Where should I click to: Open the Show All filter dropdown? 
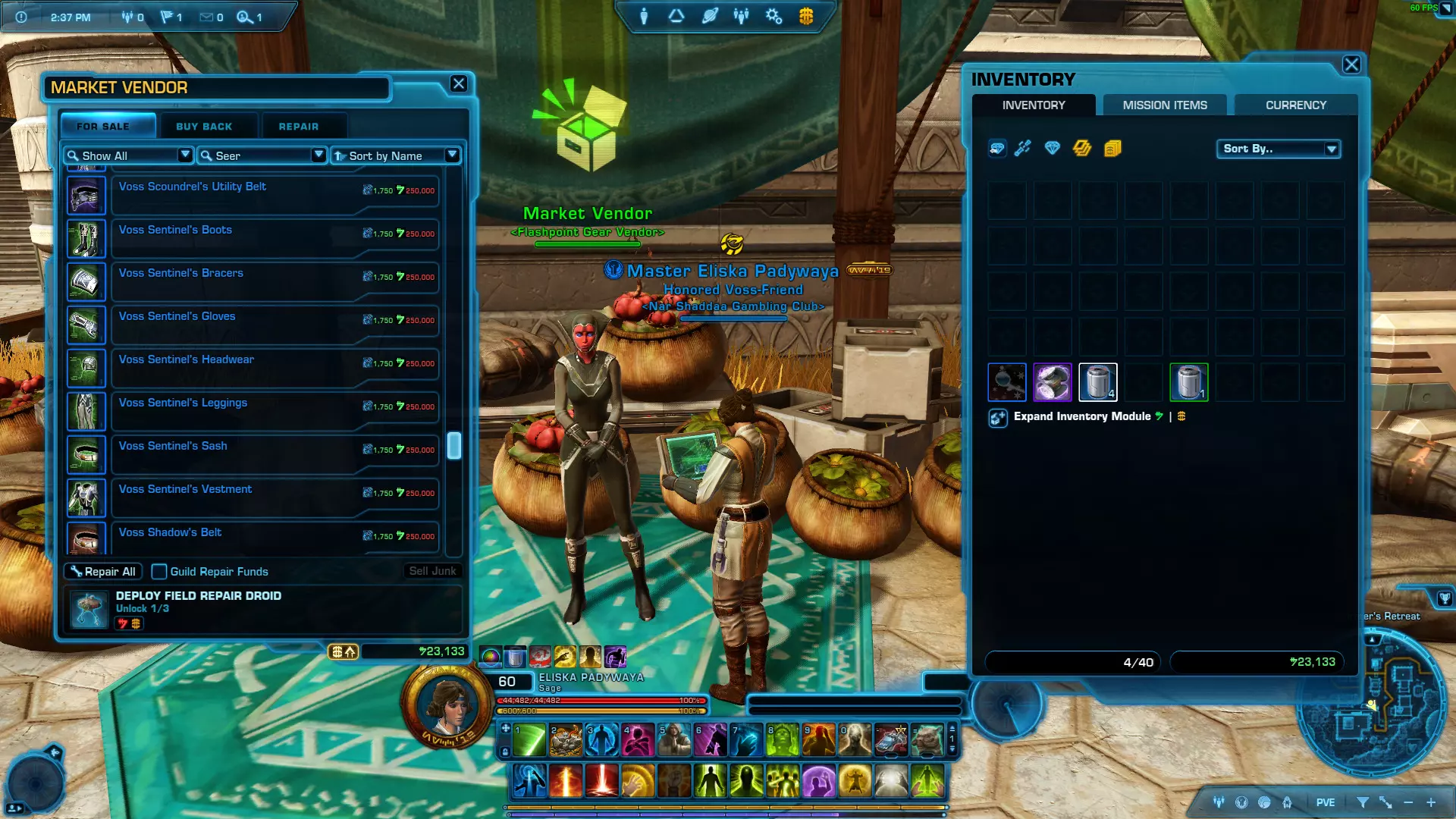tap(129, 155)
